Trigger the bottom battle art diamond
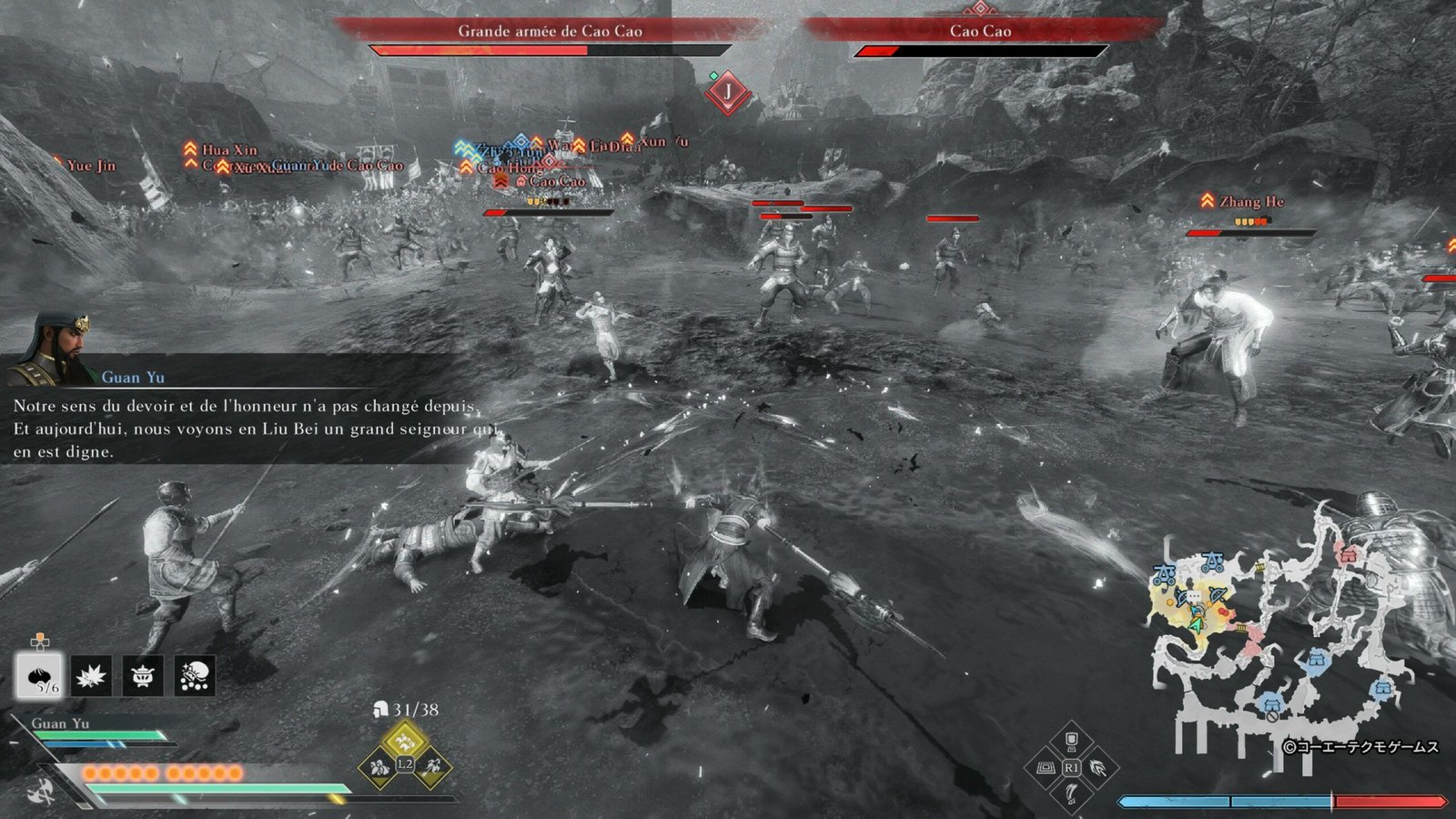Viewport: 1456px width, 819px height. pyautogui.click(x=1071, y=794)
